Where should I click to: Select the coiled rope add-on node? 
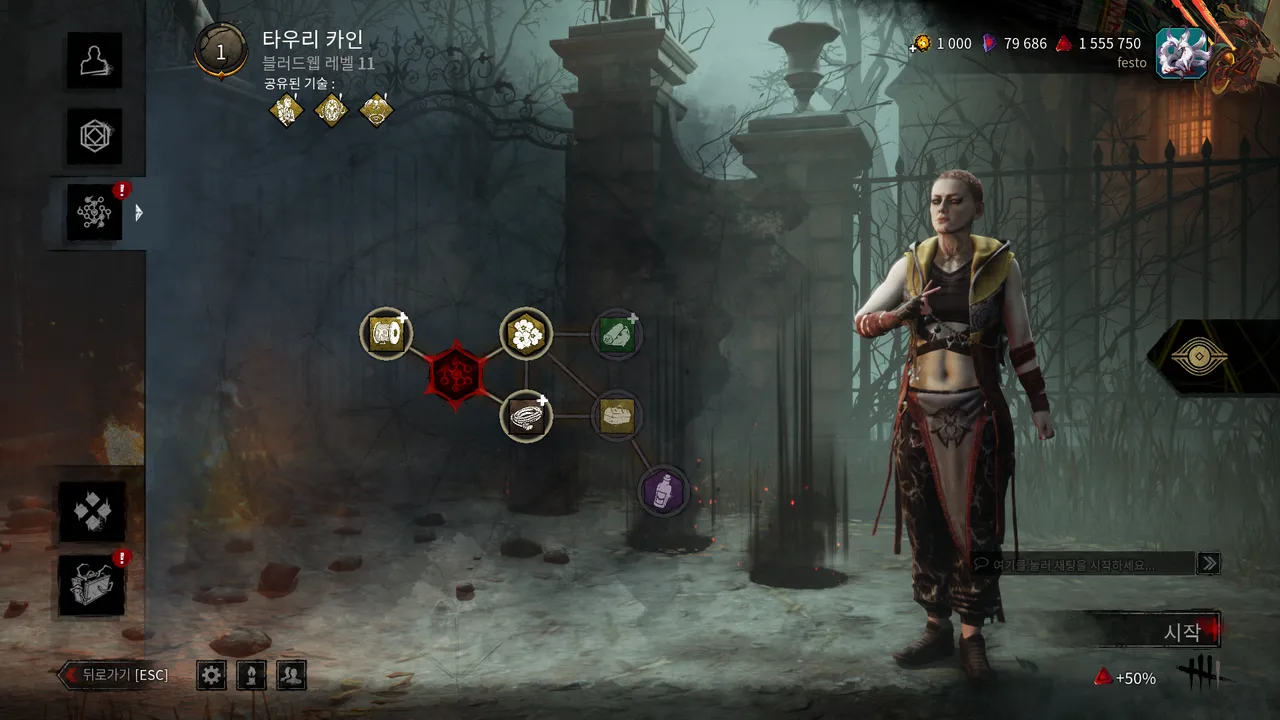point(526,416)
